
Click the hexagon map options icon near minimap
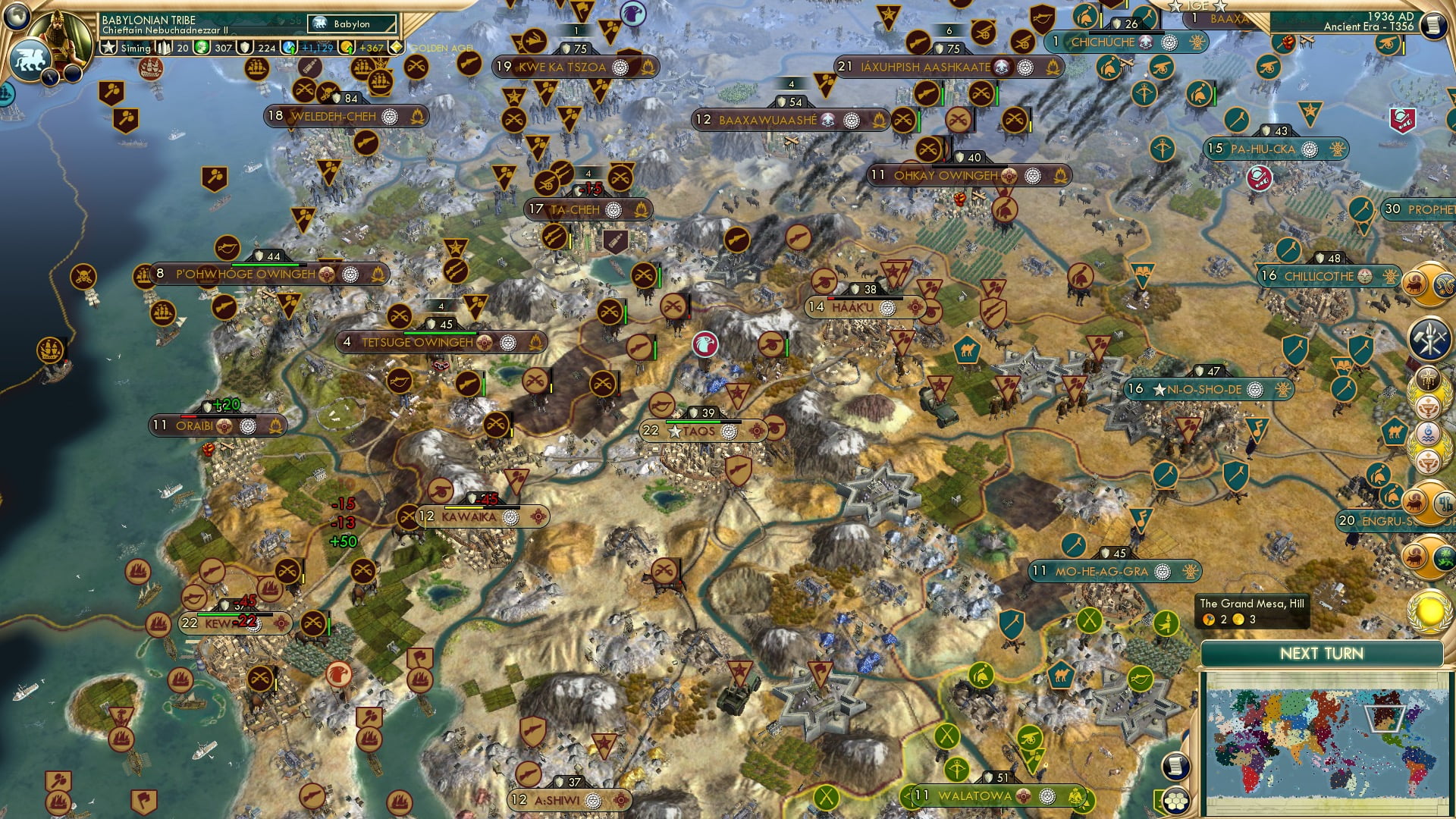tap(1176, 801)
